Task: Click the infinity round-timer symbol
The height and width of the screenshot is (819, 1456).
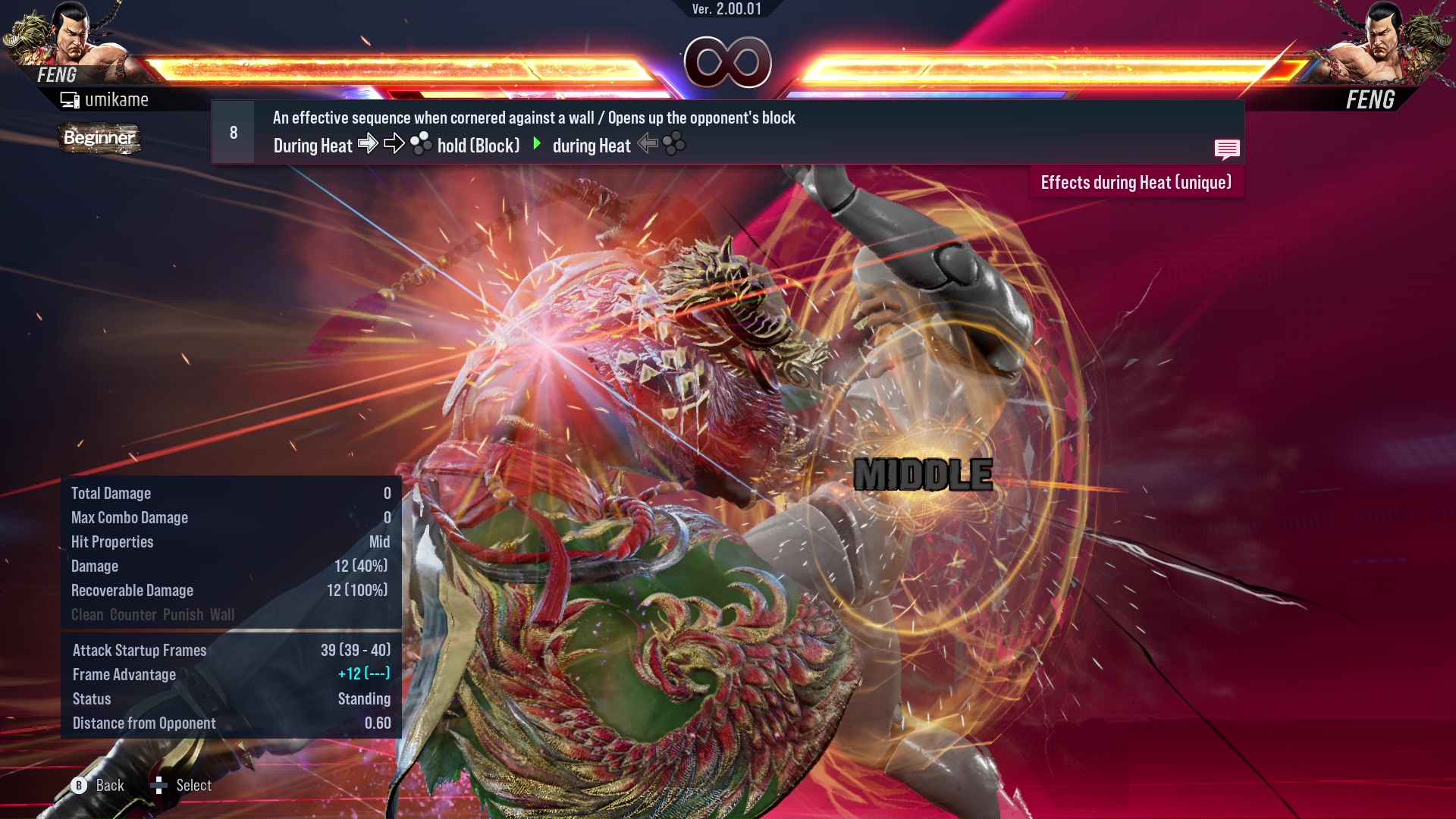Action: click(x=727, y=62)
